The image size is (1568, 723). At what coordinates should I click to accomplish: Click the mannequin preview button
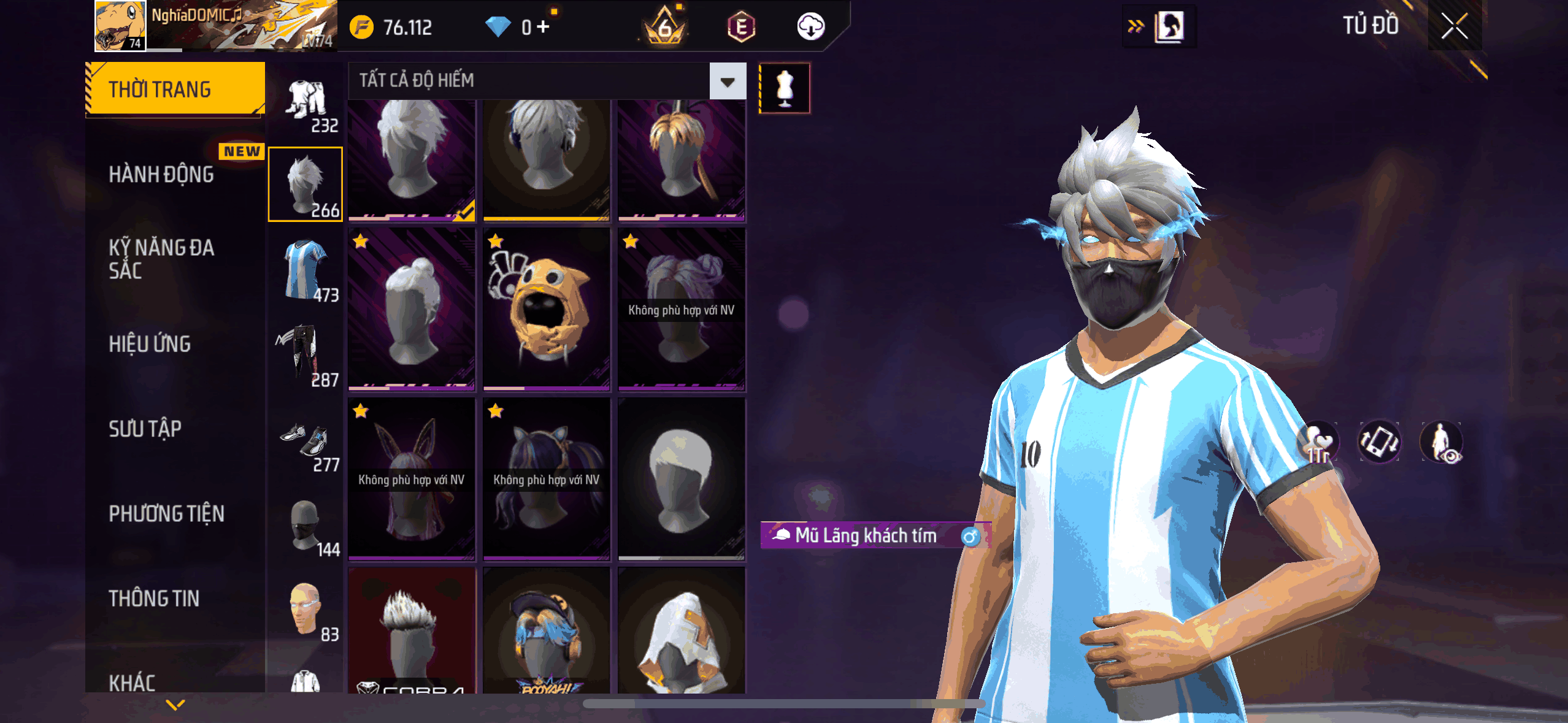[785, 88]
